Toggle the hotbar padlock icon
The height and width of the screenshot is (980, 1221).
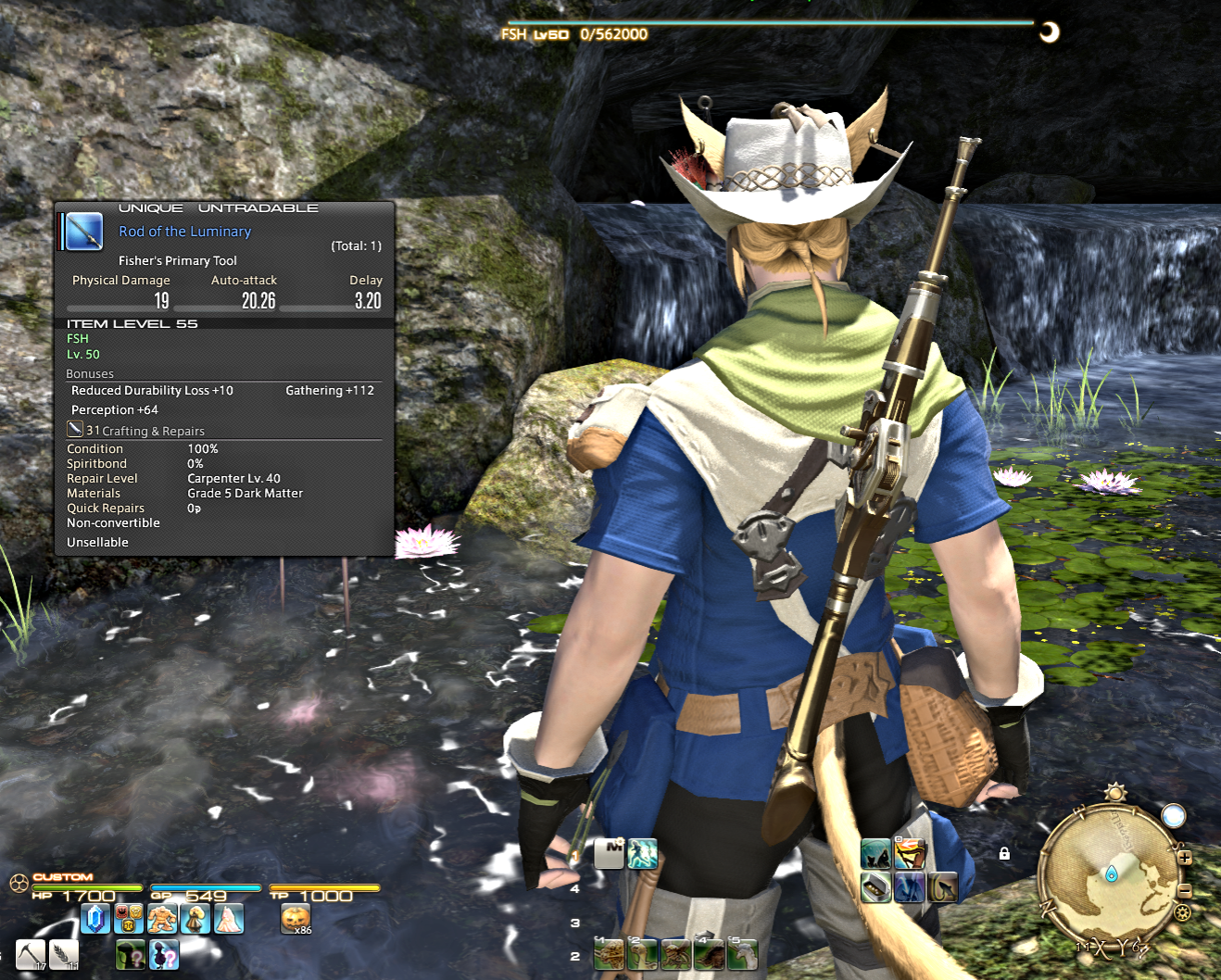click(1004, 853)
